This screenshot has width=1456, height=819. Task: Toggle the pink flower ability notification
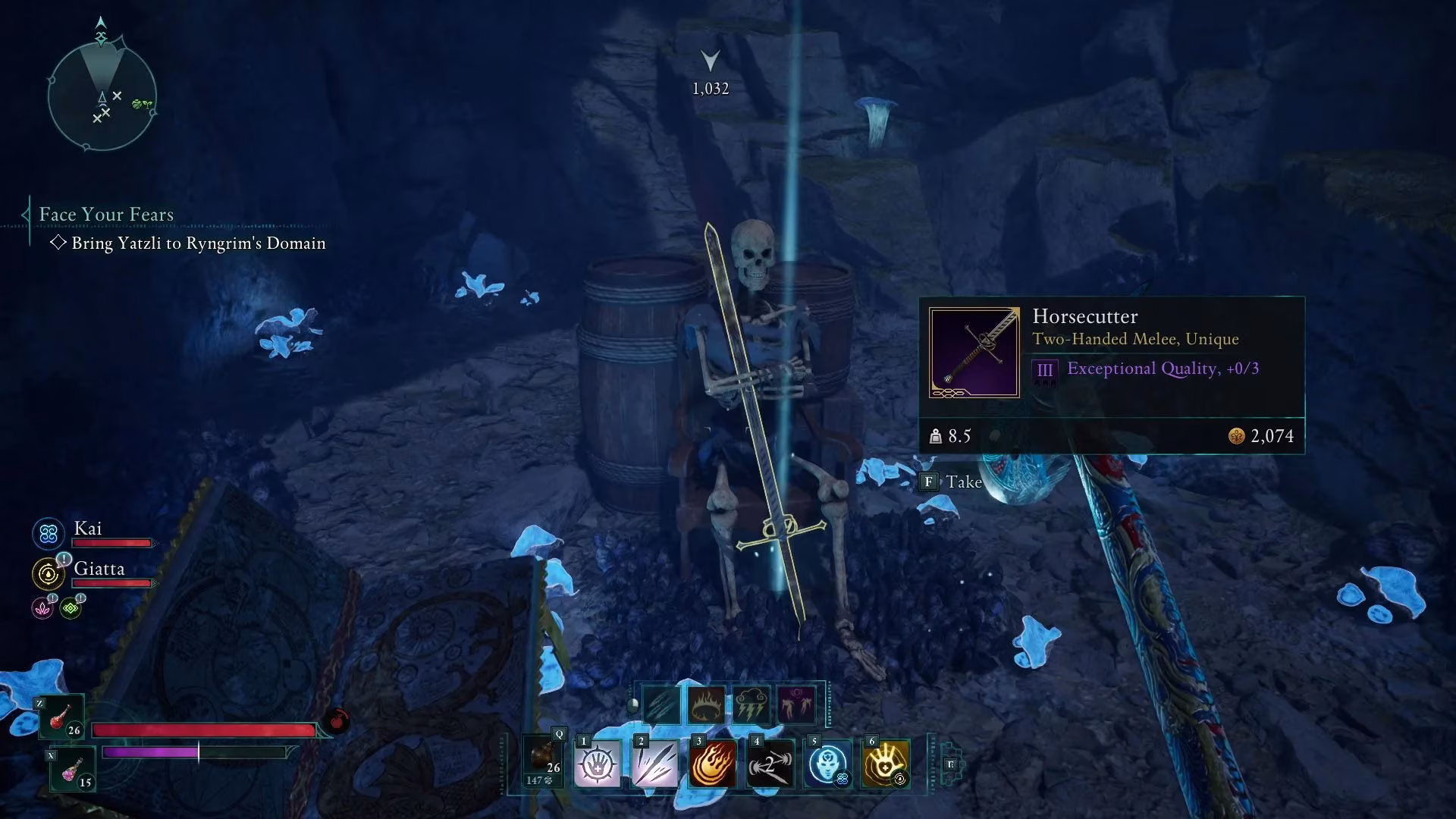(x=42, y=609)
